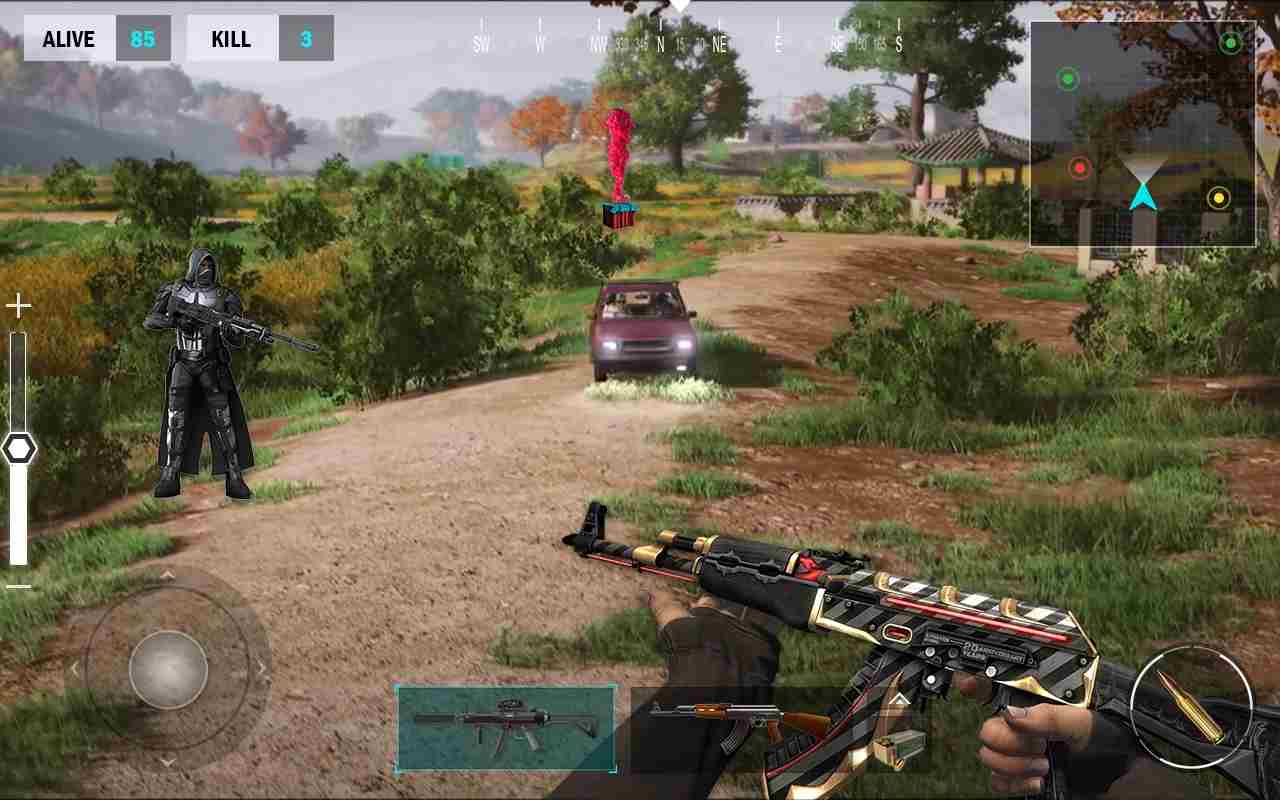Tap the left arrow beside the joystick

(75, 668)
